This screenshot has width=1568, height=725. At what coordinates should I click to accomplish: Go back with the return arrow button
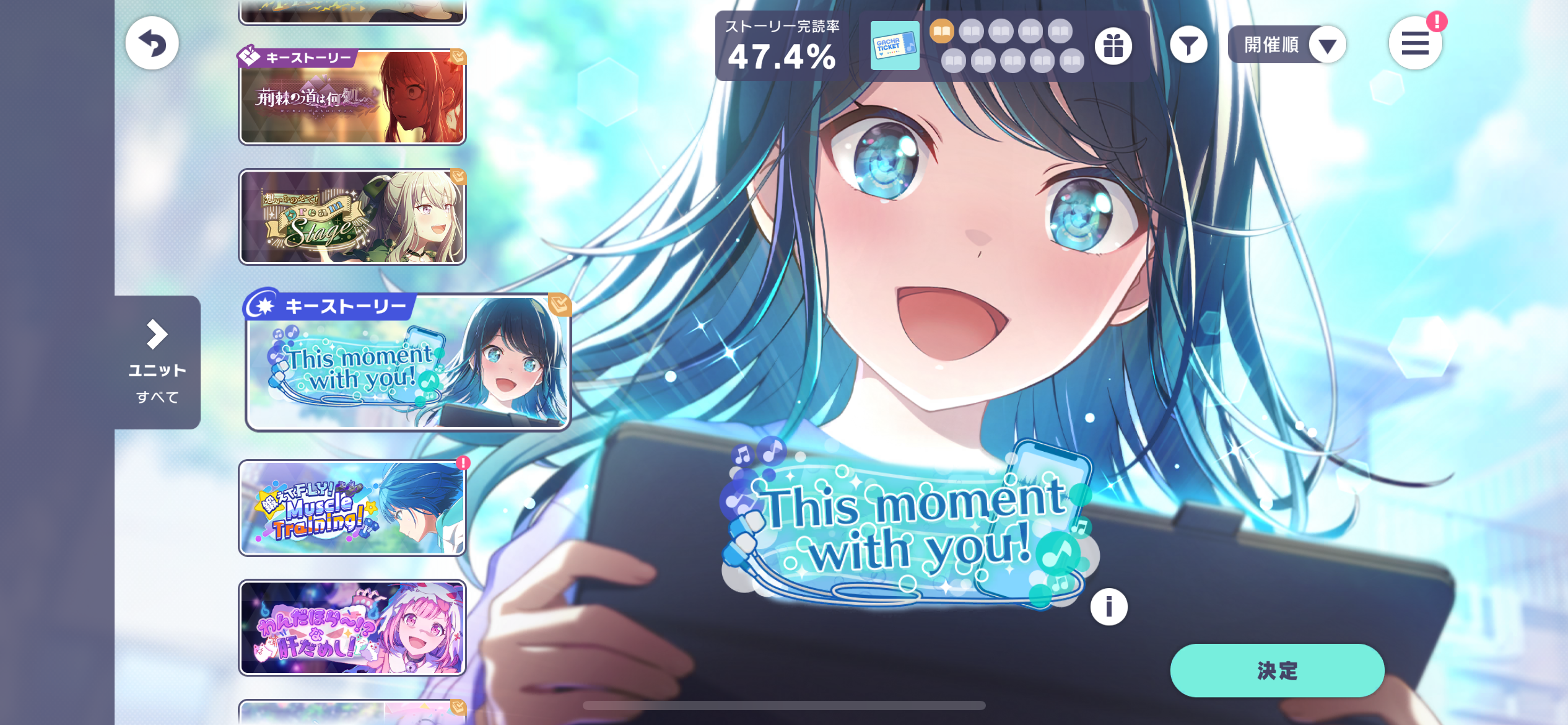click(x=152, y=43)
